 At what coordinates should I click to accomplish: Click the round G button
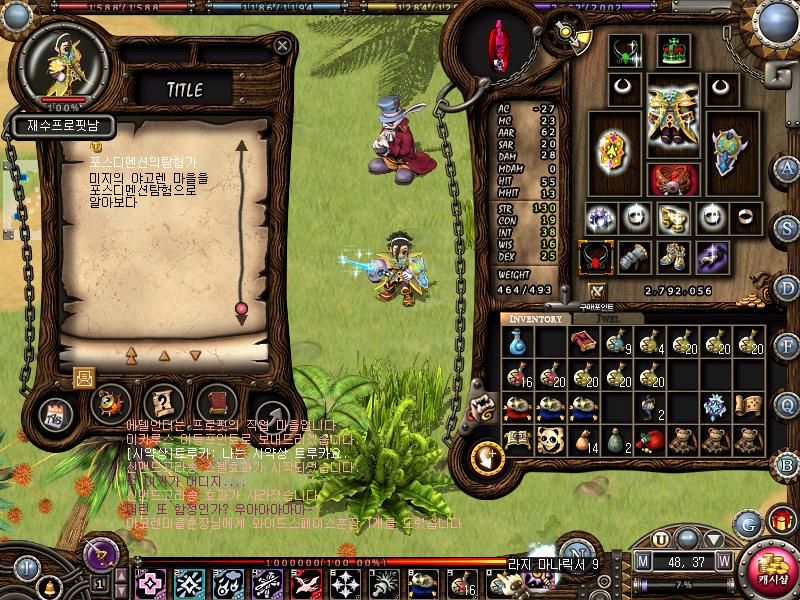click(747, 523)
